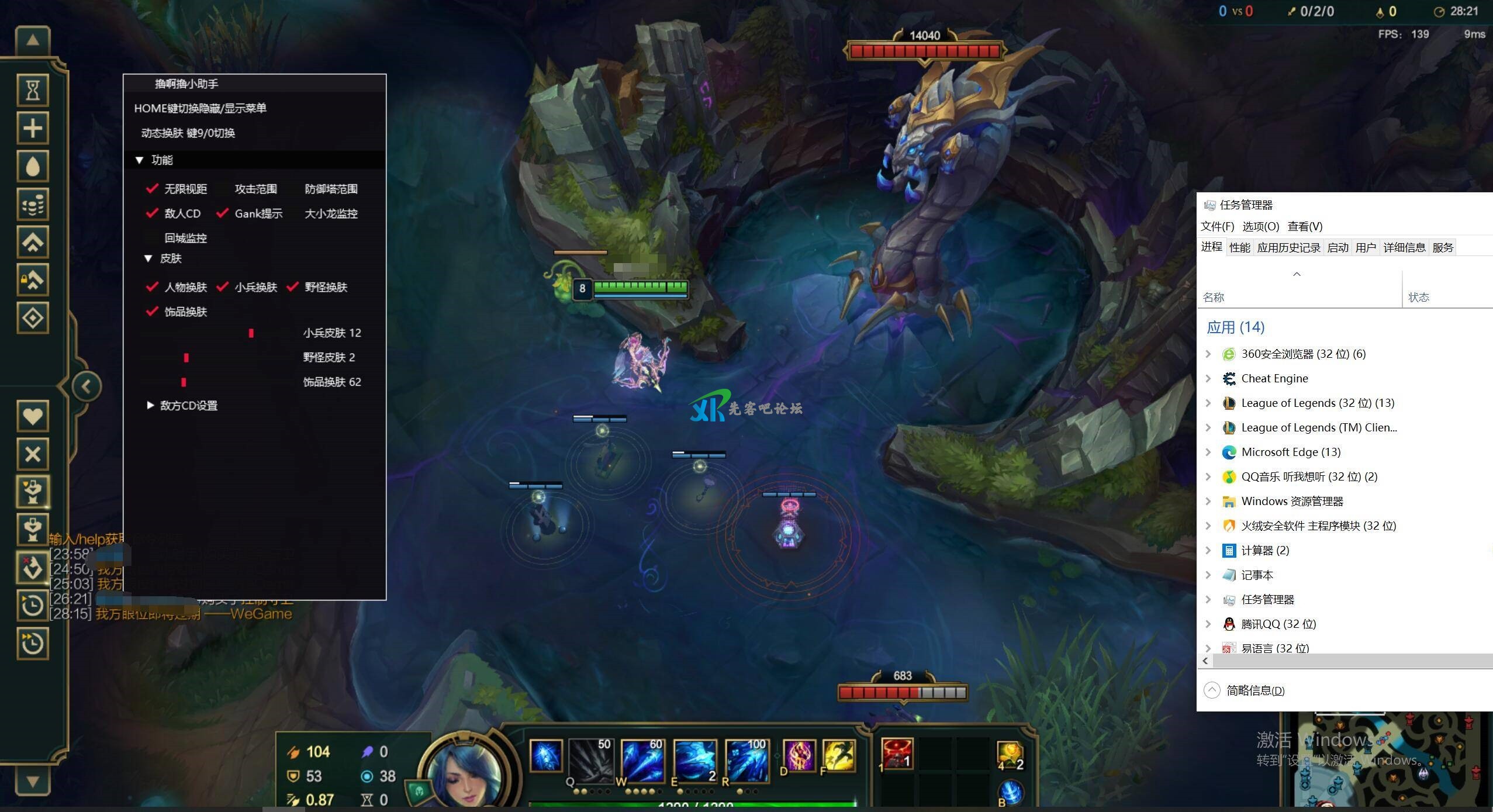Viewport: 1493px width, 812px height.
Task: Expand the Cheat Engine row in Task Manager
Action: (1208, 378)
